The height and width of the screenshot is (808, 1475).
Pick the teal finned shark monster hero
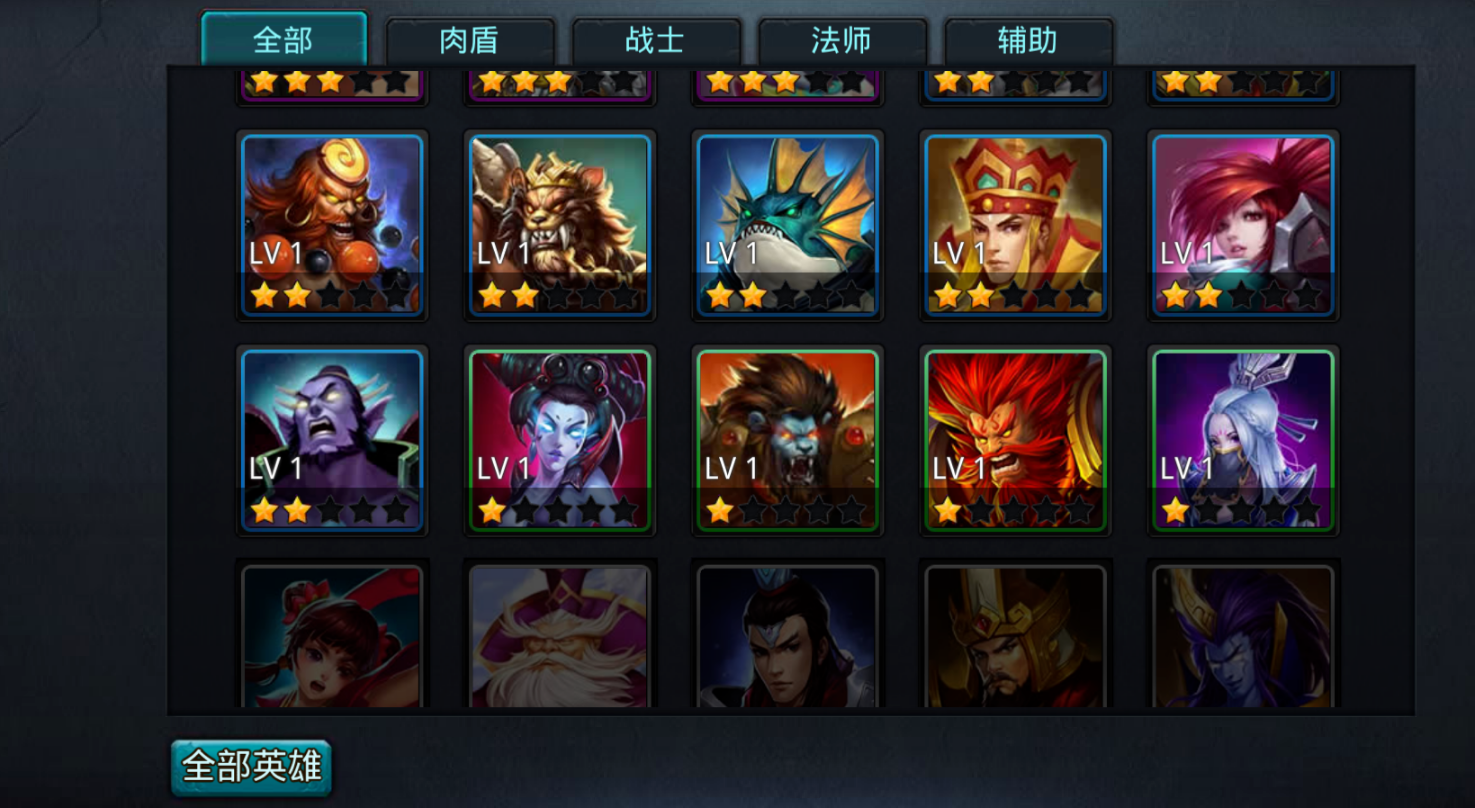click(x=788, y=225)
